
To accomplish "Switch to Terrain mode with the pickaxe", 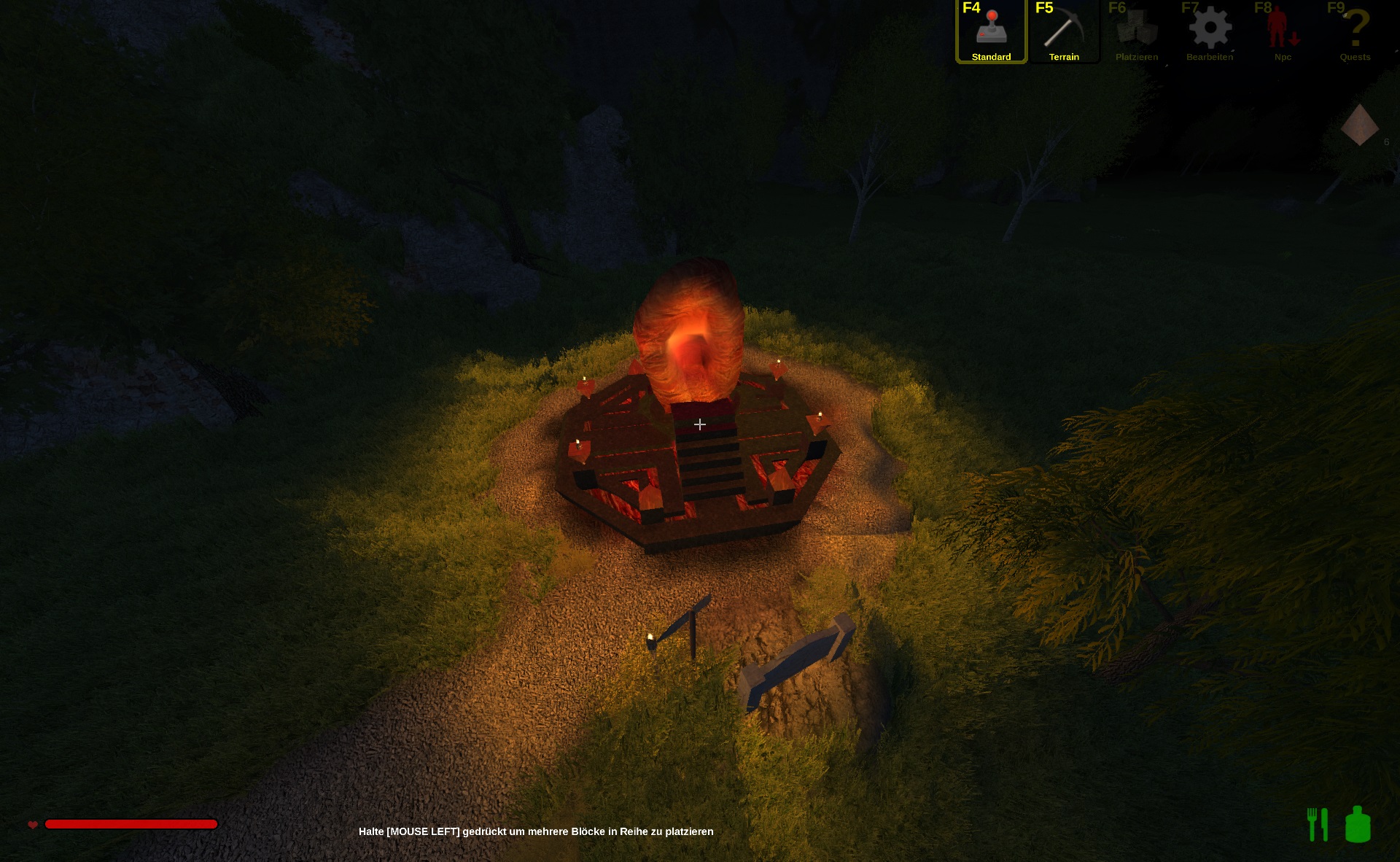I will (x=1064, y=31).
